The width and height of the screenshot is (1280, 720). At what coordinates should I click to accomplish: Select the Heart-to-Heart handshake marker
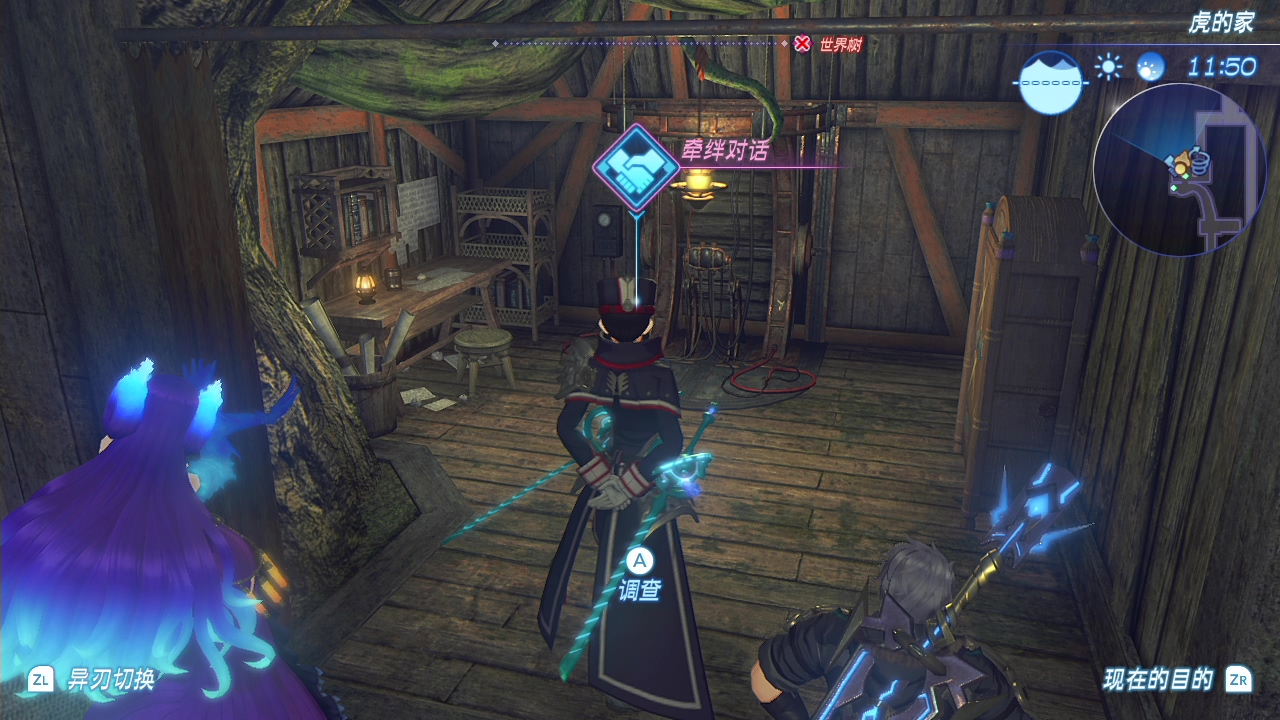coord(632,166)
